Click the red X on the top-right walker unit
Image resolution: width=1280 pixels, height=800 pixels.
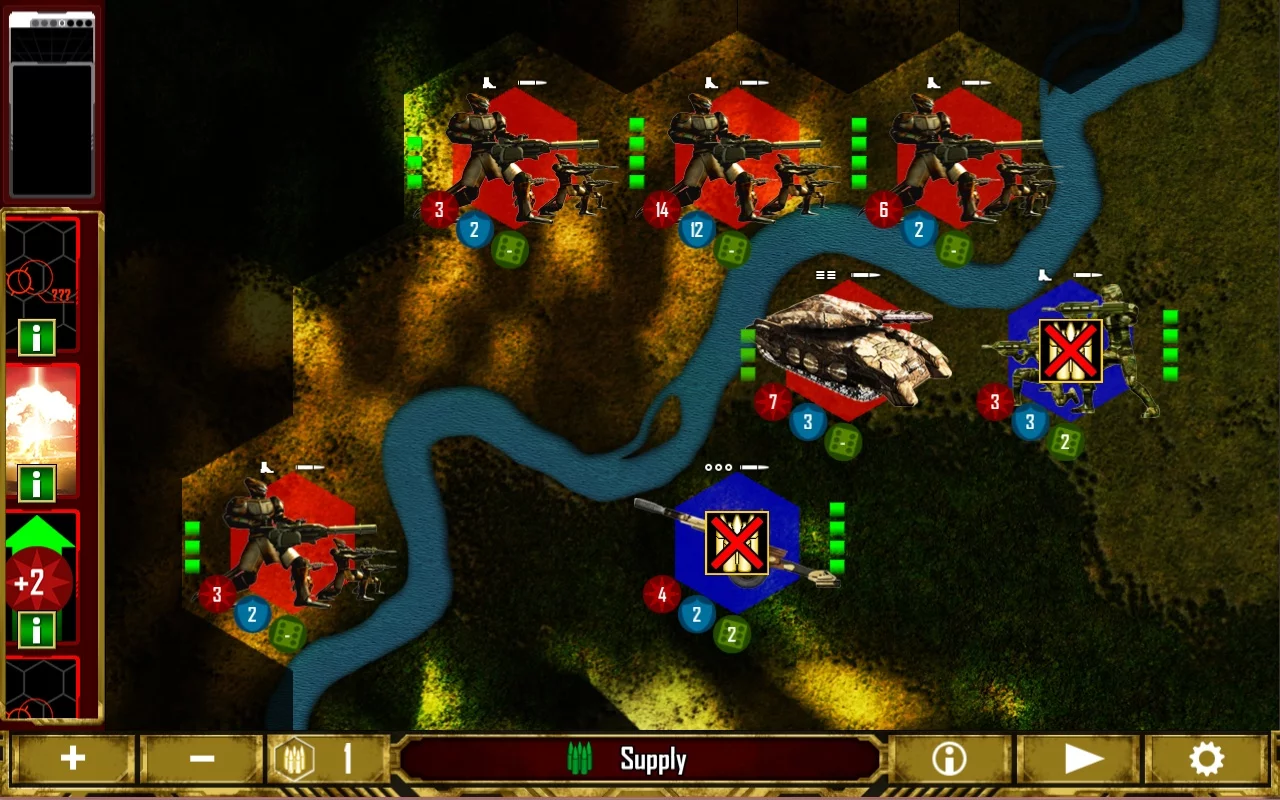(x=1068, y=352)
